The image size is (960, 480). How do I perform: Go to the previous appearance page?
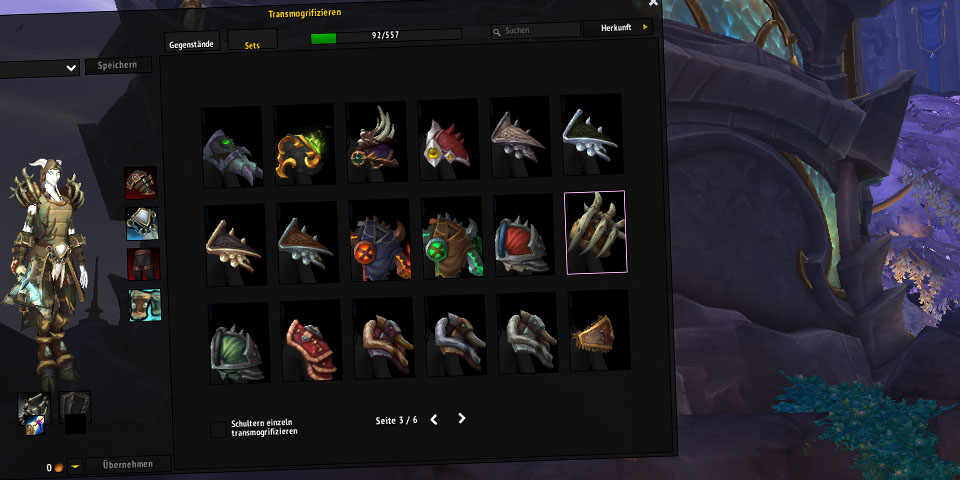pyautogui.click(x=434, y=419)
